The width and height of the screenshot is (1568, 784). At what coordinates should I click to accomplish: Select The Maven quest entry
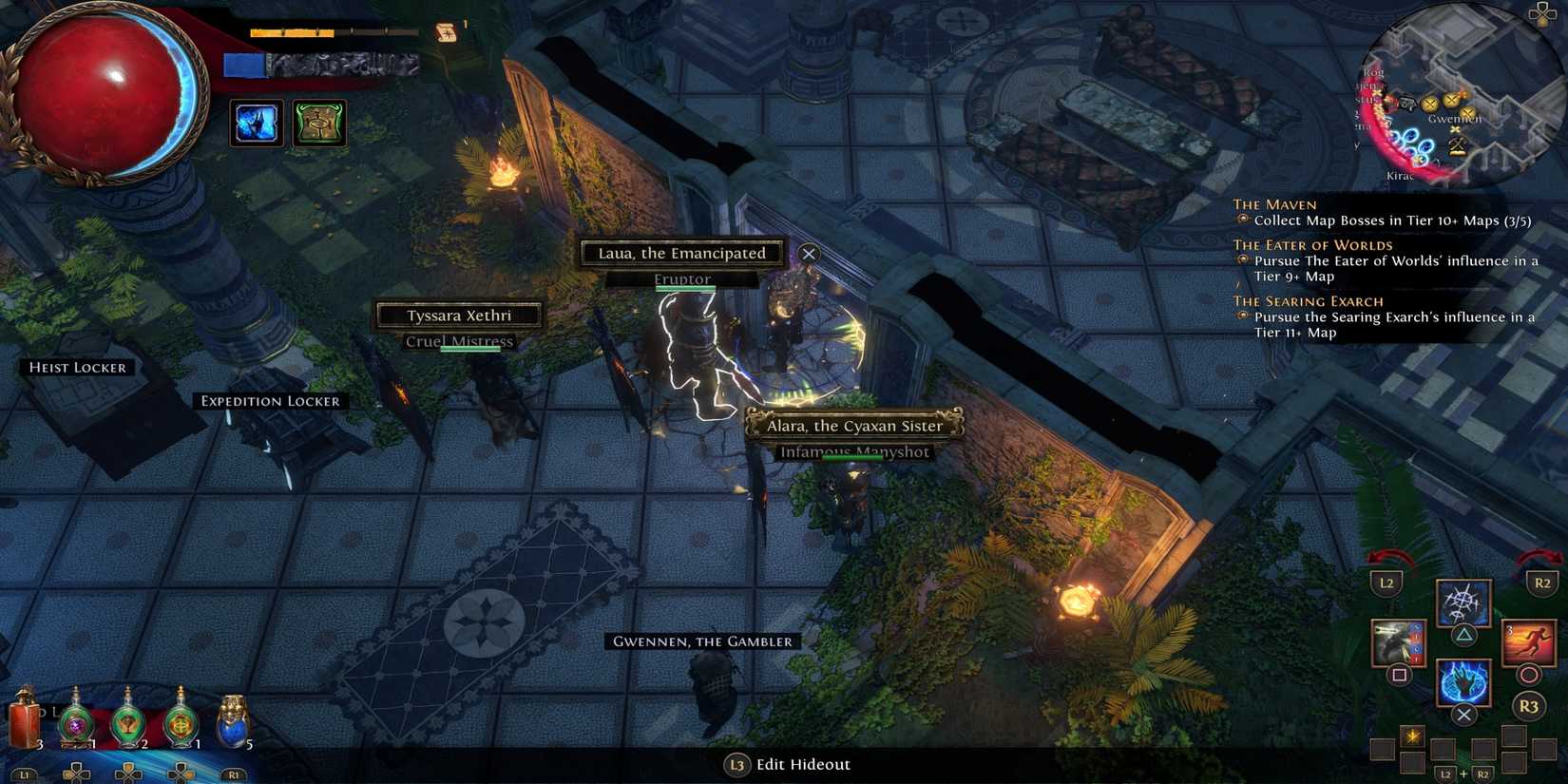point(1273,204)
